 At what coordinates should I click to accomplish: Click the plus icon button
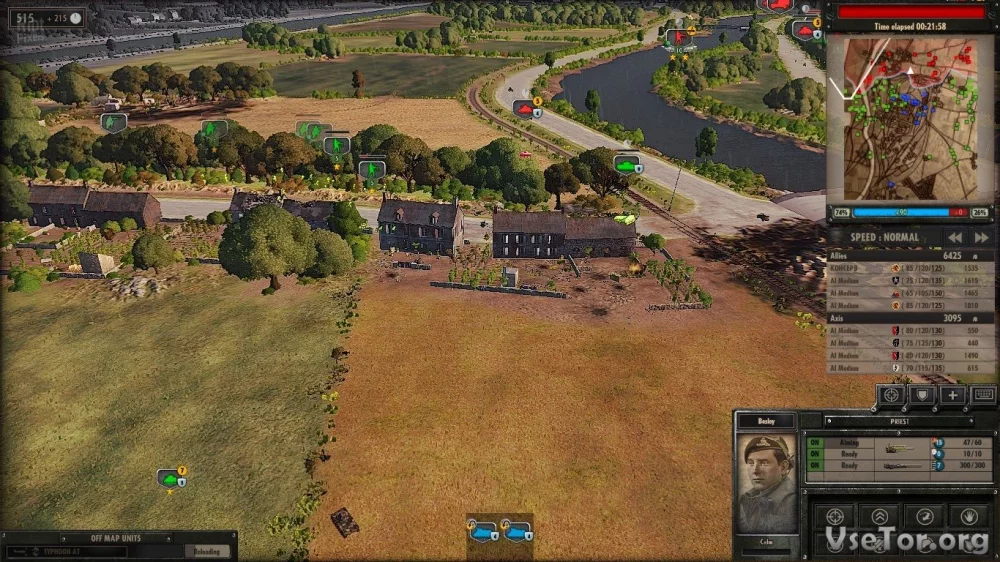[x=953, y=395]
